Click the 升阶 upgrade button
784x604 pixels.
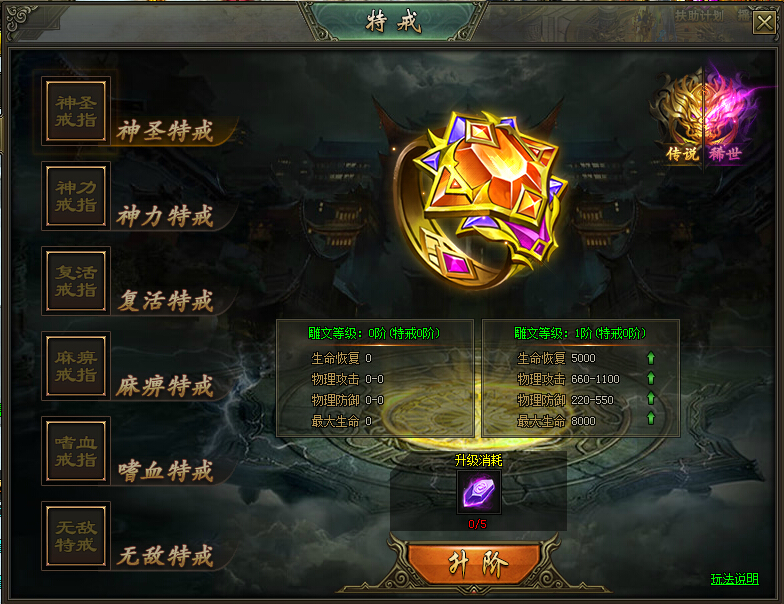476,564
